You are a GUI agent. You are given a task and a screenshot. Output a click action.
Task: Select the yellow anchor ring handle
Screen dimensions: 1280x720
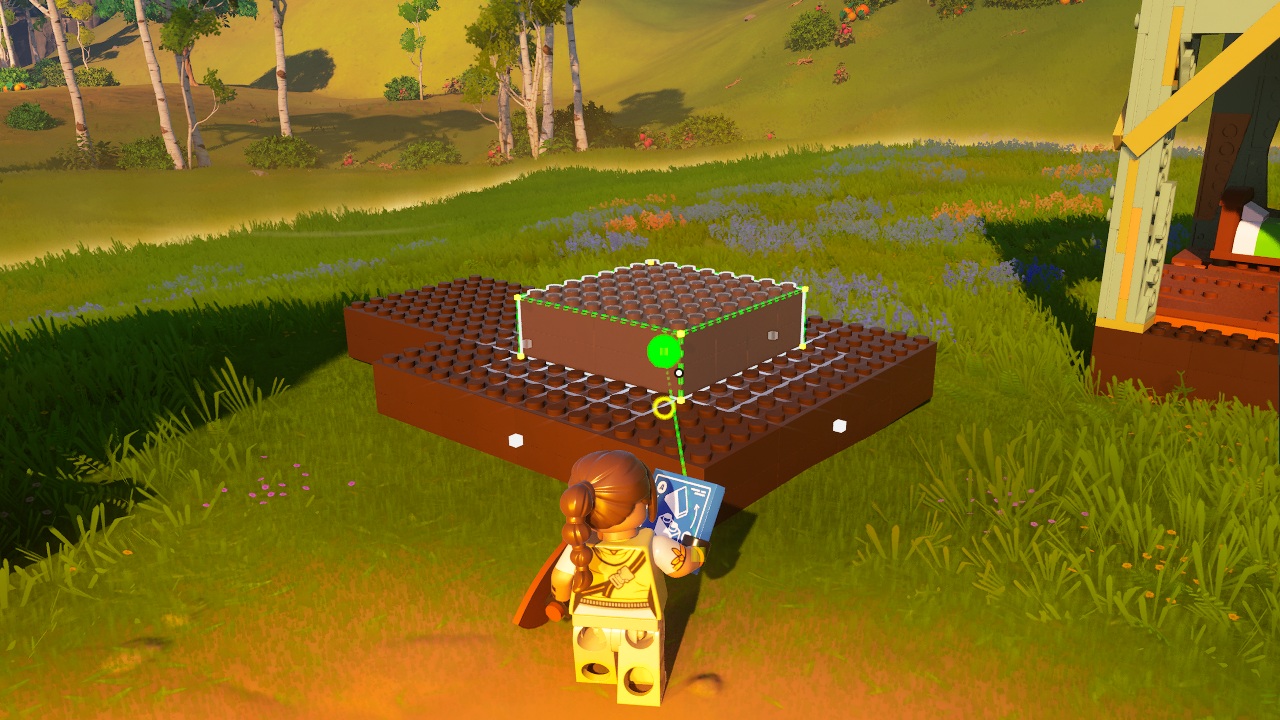tap(663, 407)
